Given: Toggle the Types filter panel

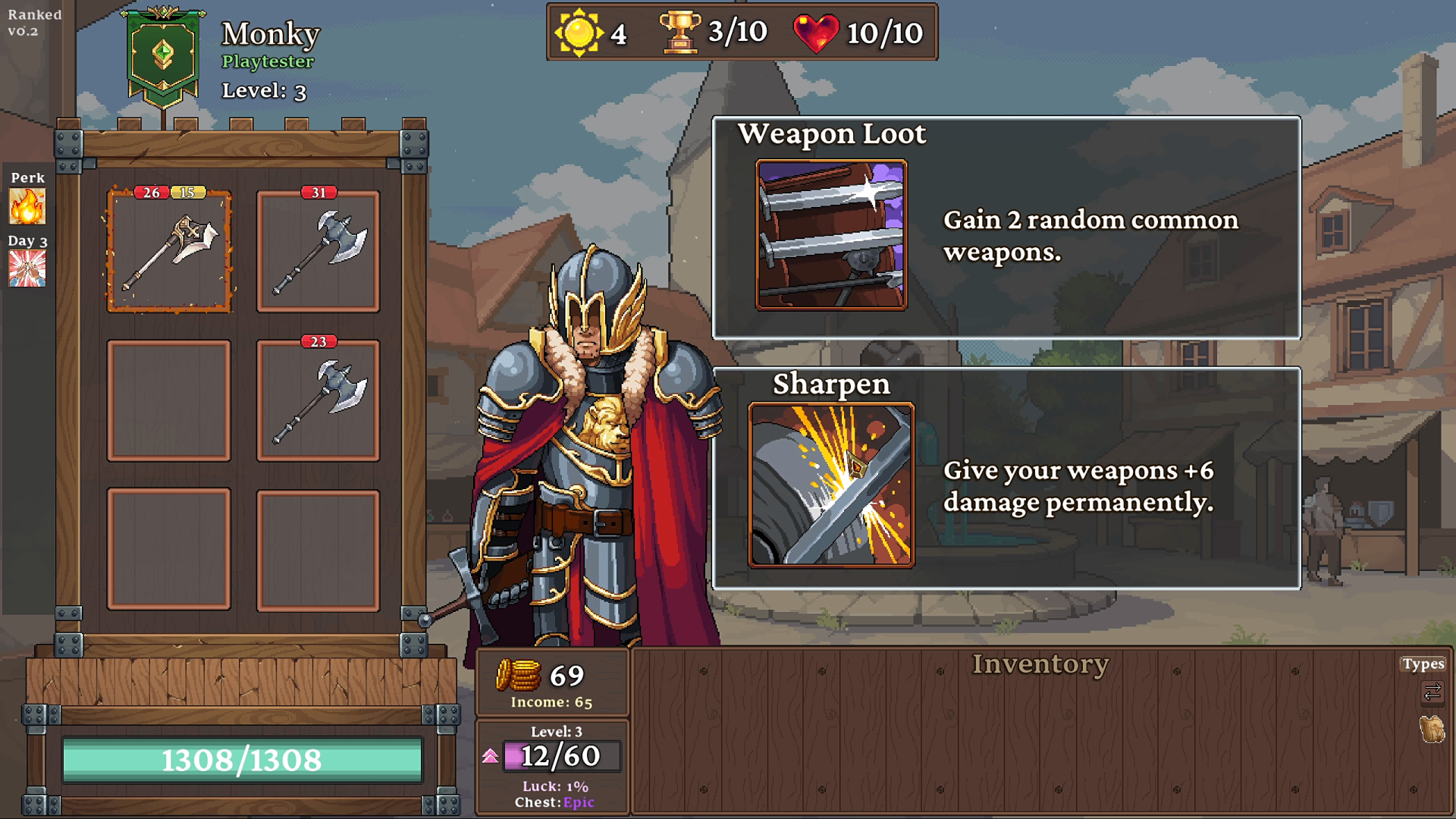Looking at the screenshot, I should coord(1424,664).
